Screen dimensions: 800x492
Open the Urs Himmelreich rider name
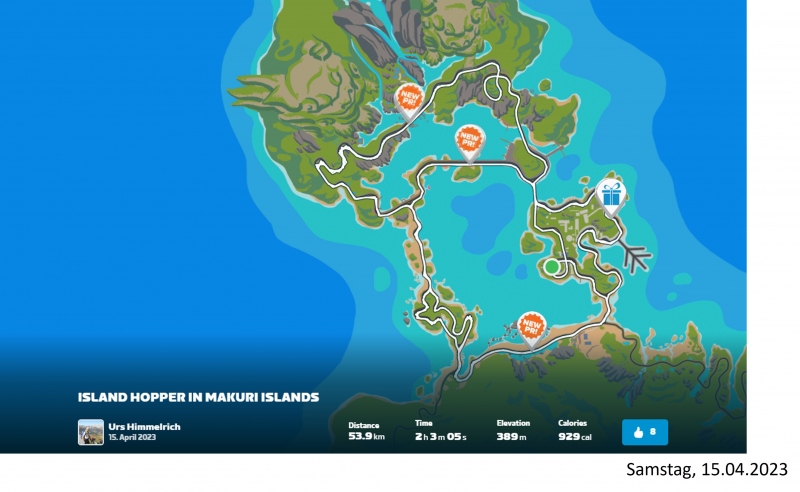click(144, 427)
